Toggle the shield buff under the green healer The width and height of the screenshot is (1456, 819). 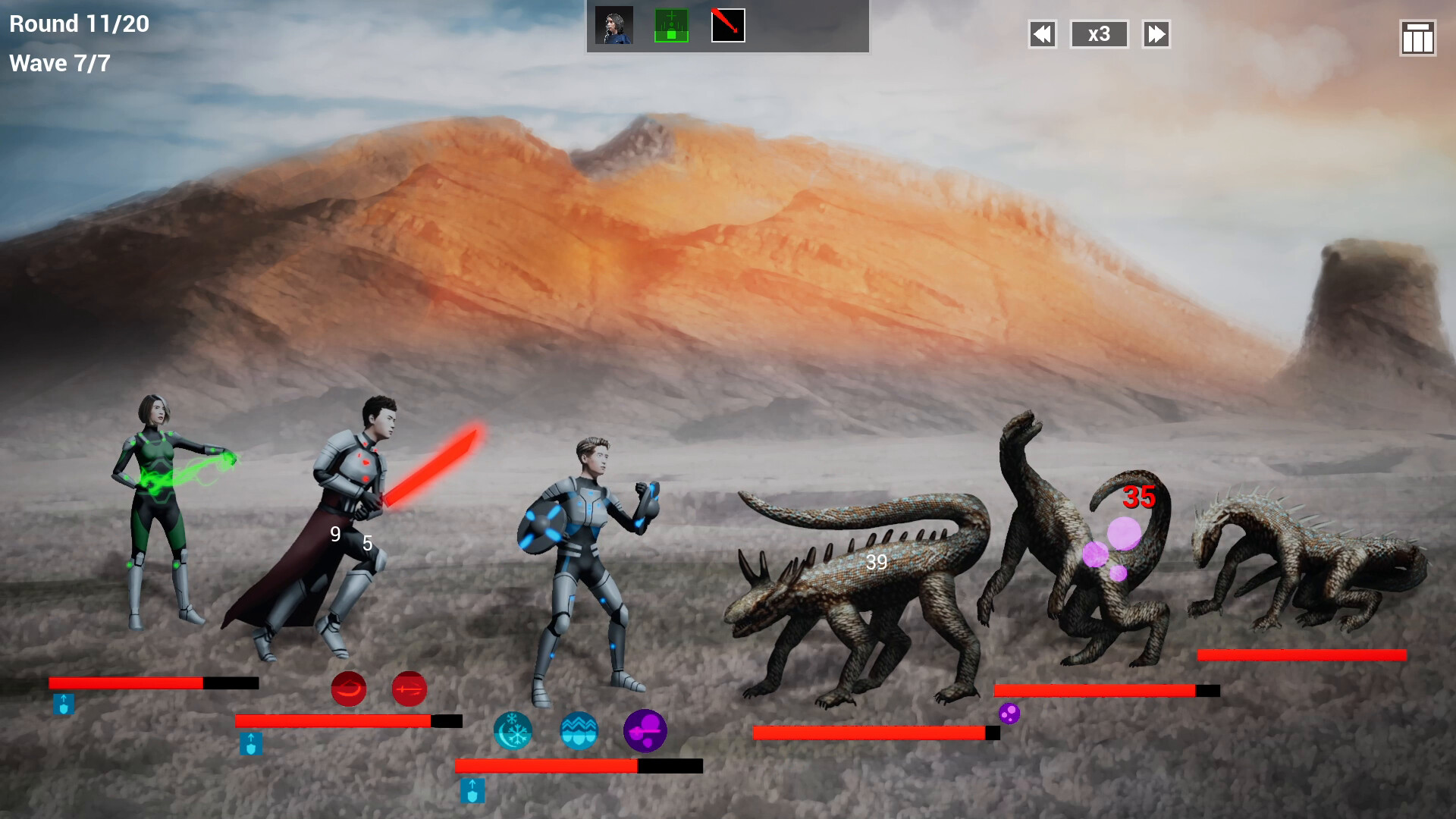(64, 704)
